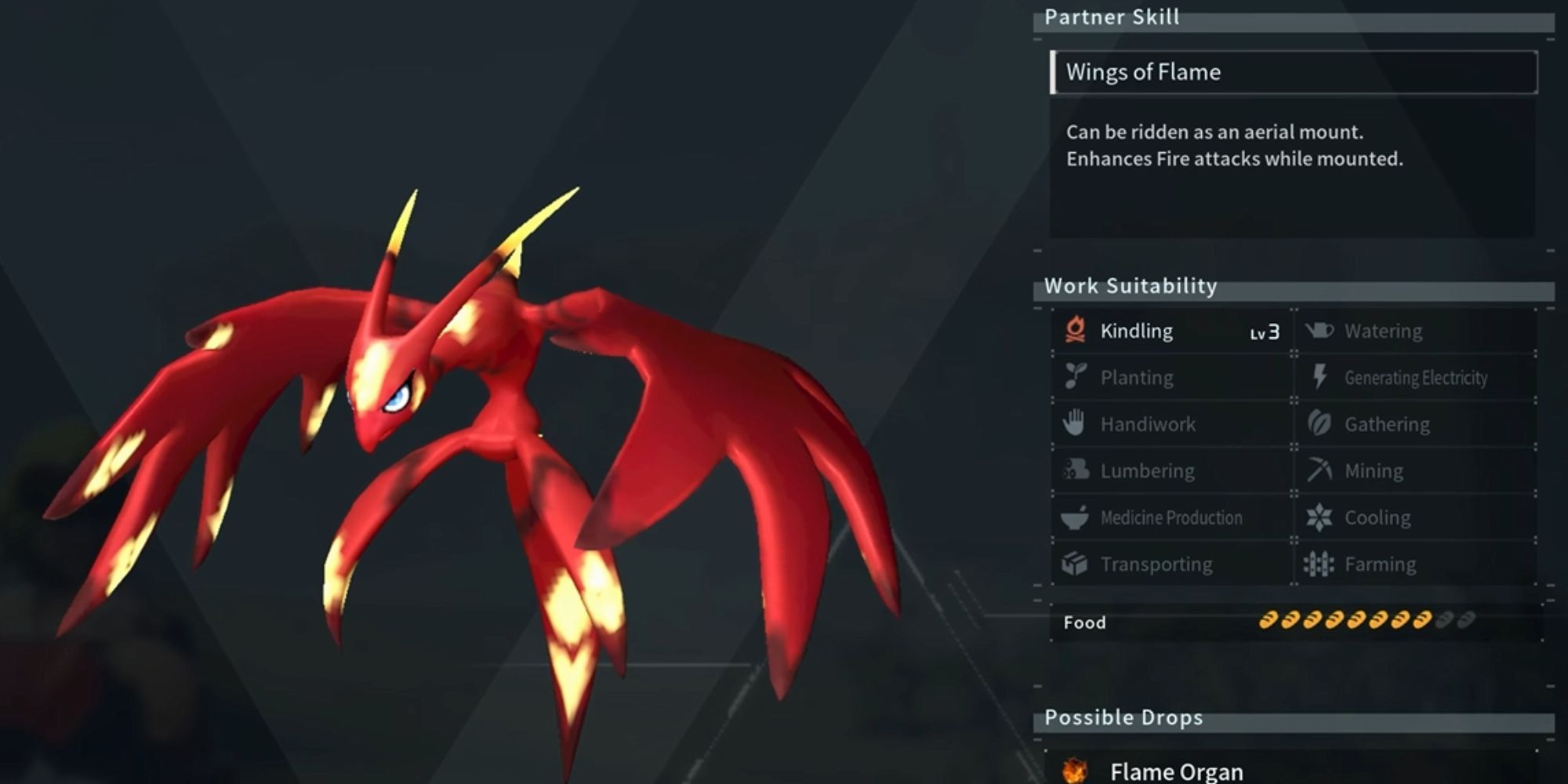This screenshot has height=784, width=1568.
Task: Click the Farming suitability entry
Action: click(x=1415, y=564)
